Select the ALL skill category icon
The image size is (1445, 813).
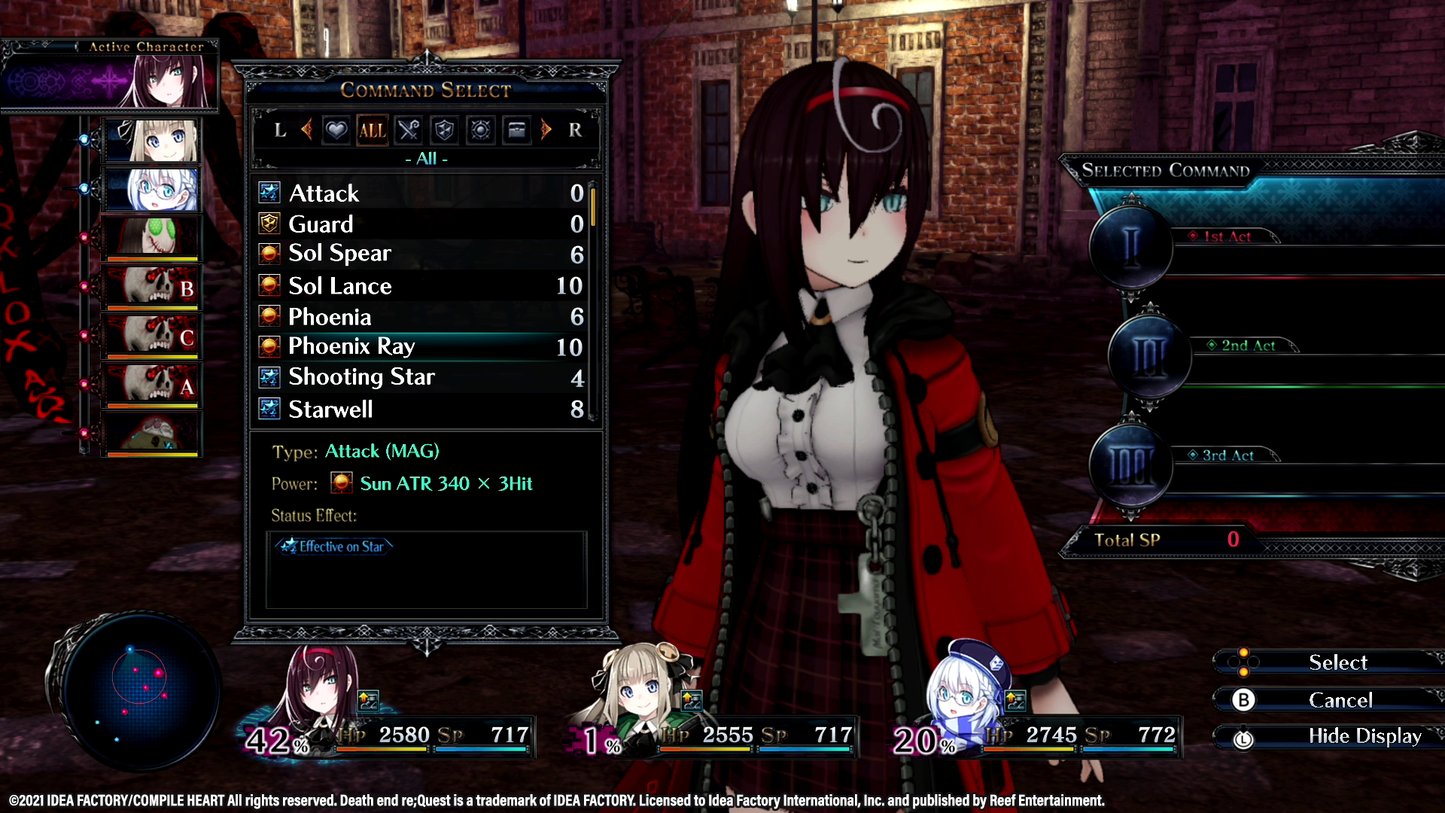click(x=372, y=130)
